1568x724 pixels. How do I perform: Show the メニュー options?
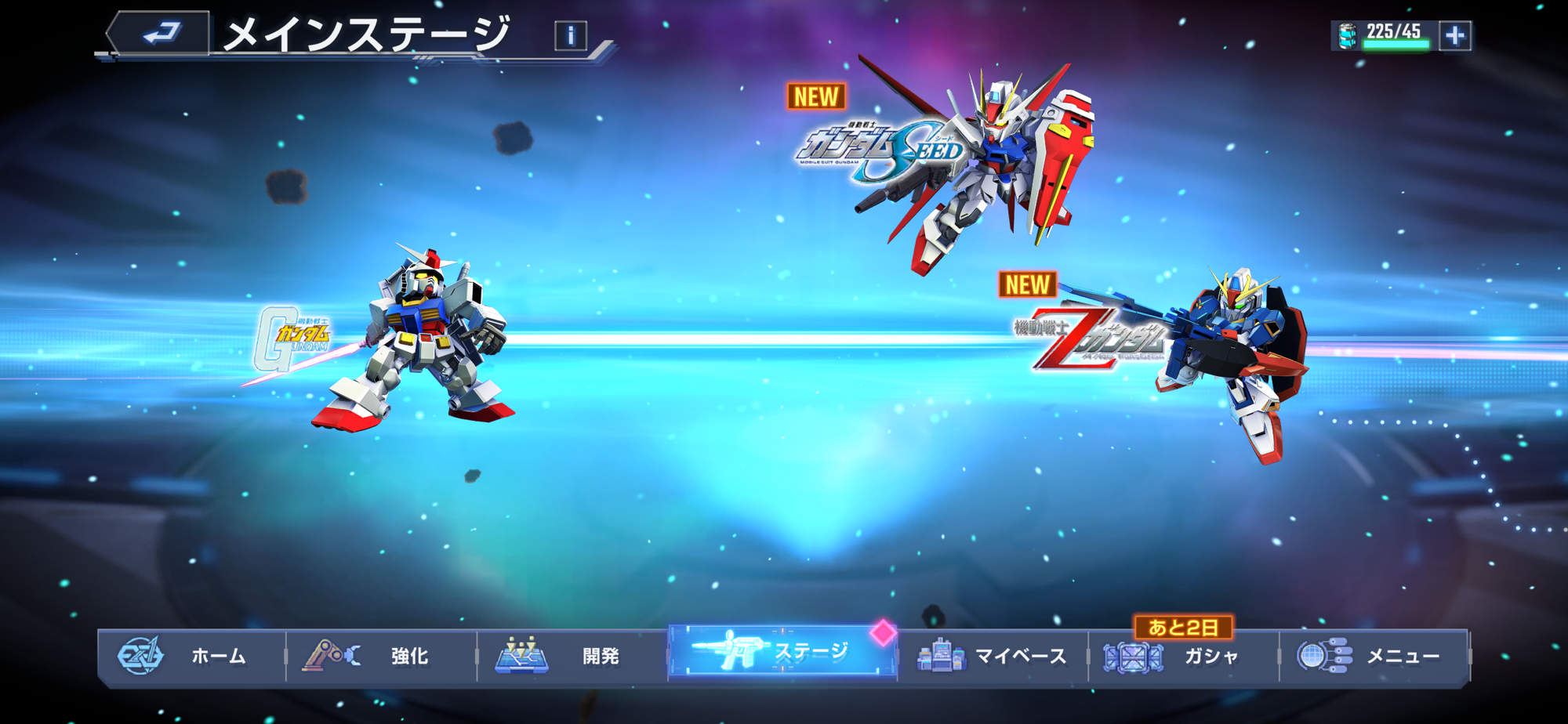[1374, 656]
